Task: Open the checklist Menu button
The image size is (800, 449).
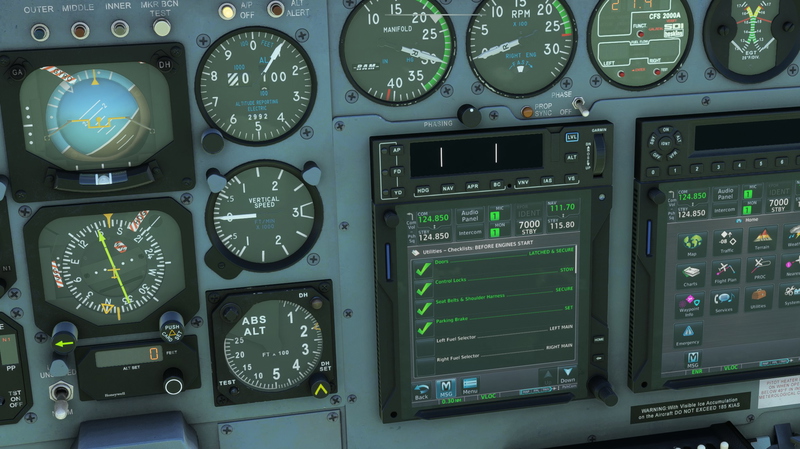Action: (x=469, y=387)
